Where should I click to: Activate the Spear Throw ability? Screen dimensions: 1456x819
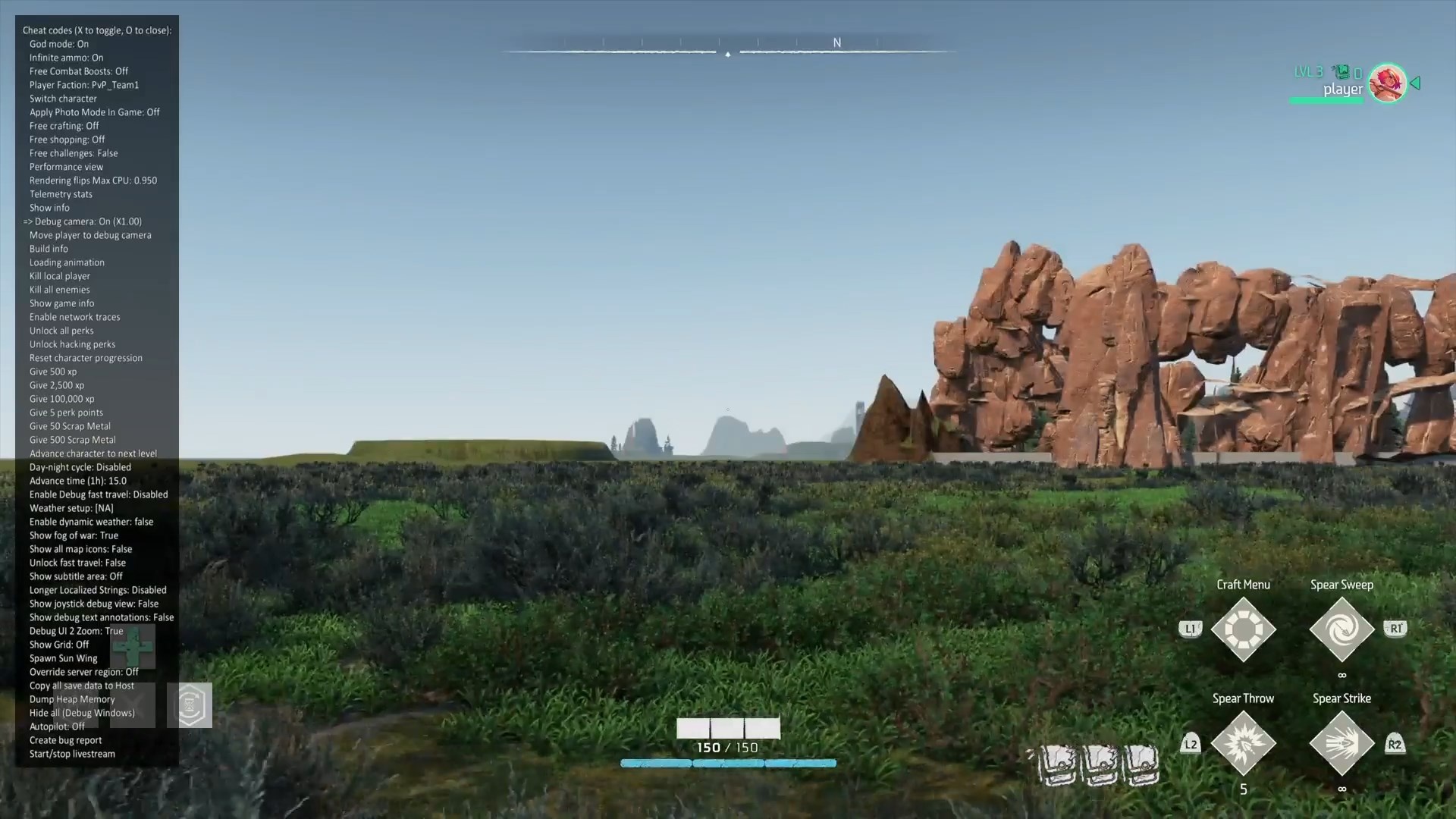pyautogui.click(x=1243, y=743)
